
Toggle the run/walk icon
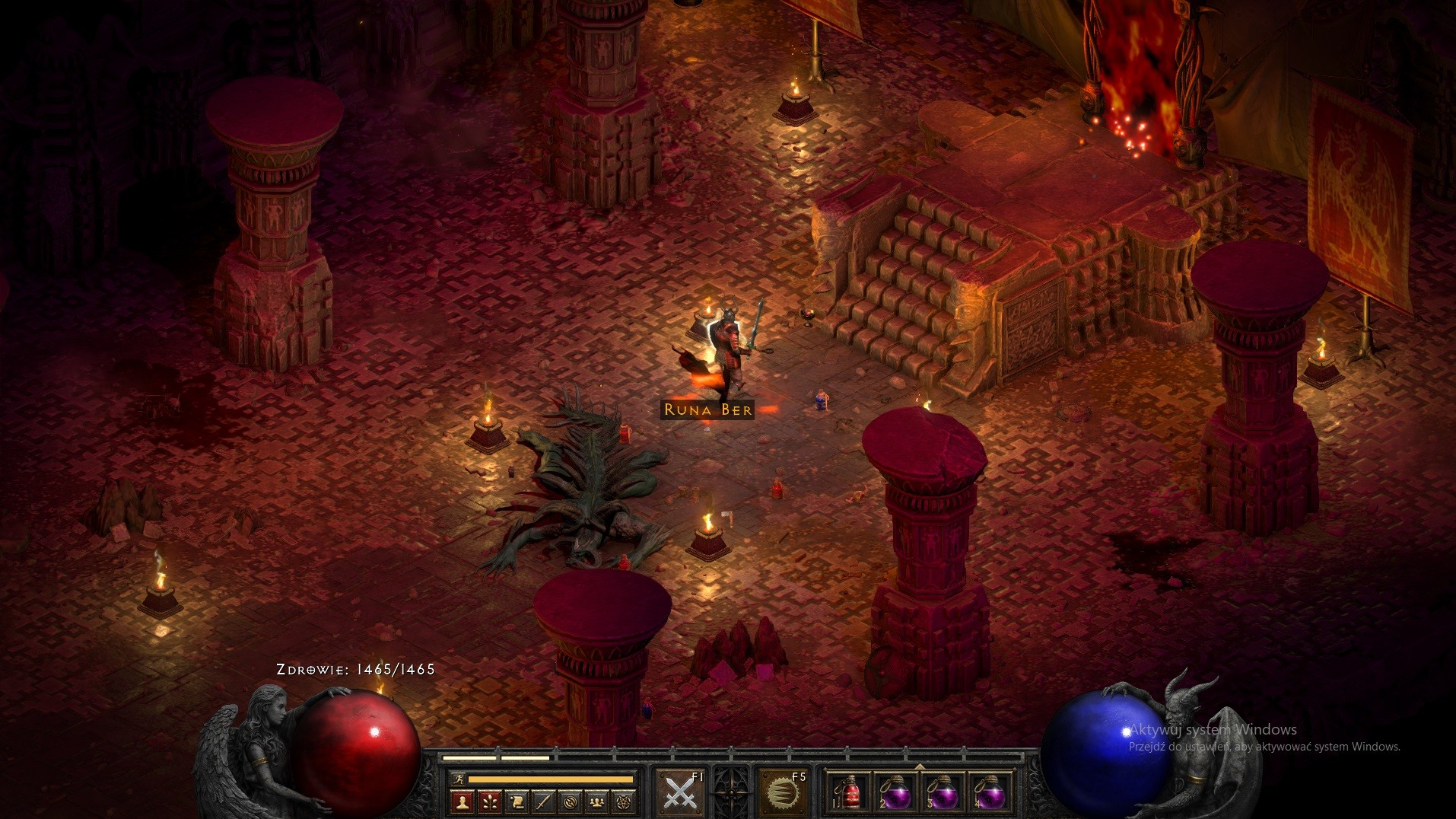(x=457, y=779)
